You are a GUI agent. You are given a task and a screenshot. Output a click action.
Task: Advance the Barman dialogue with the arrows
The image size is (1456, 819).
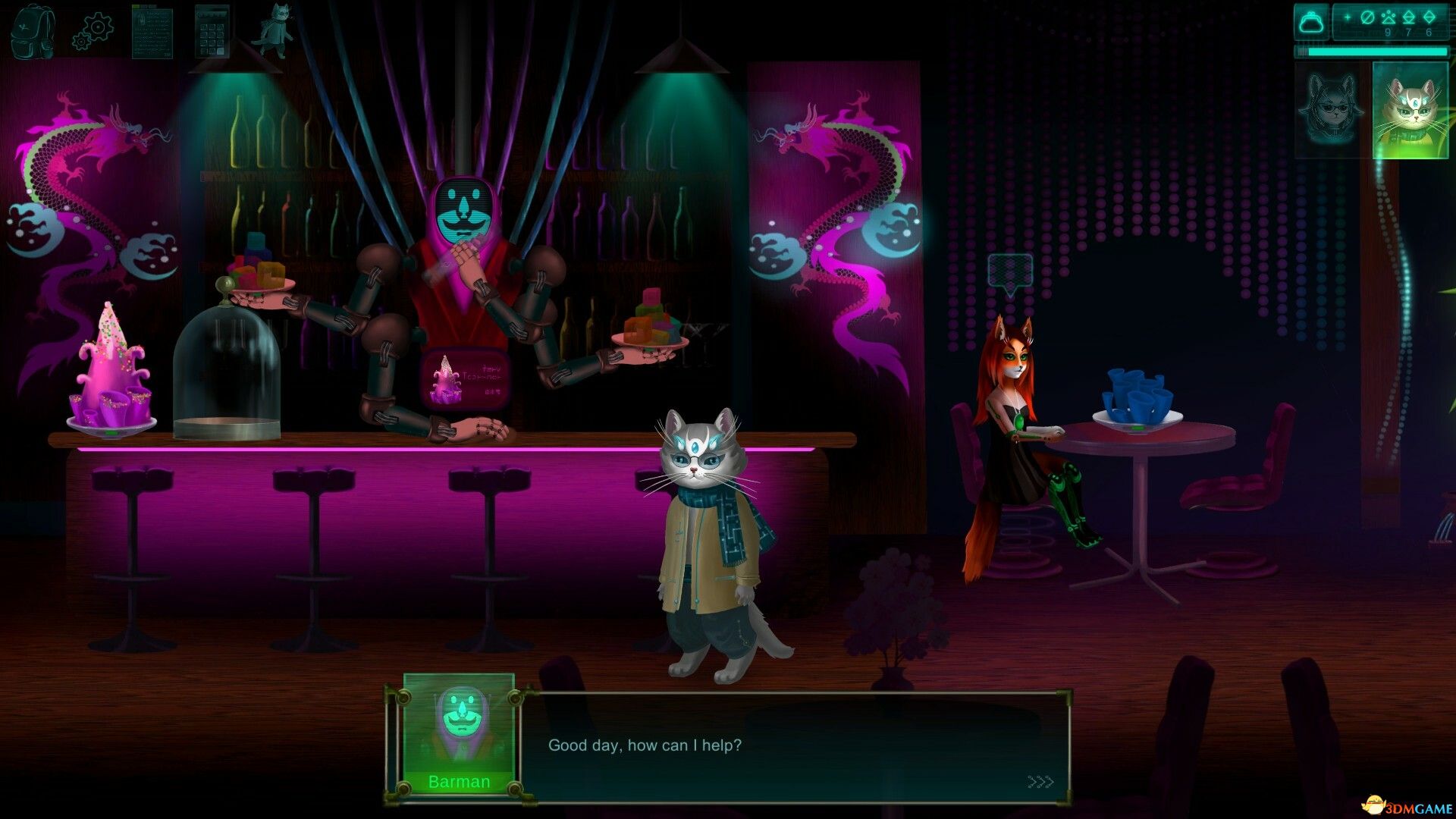click(1040, 782)
